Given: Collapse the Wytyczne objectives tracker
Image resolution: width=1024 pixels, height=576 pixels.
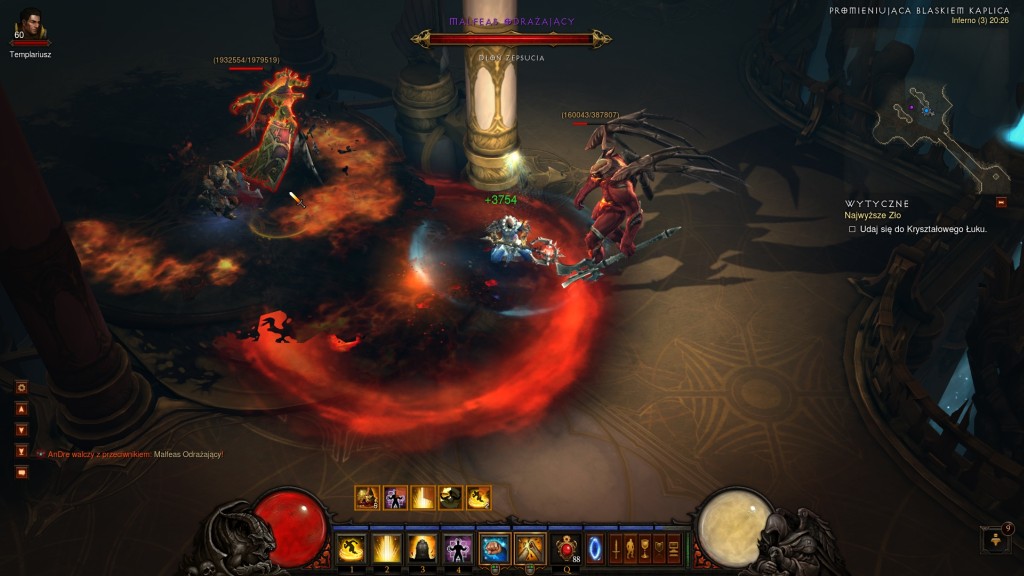Looking at the screenshot, I should pyautogui.click(x=1001, y=203).
